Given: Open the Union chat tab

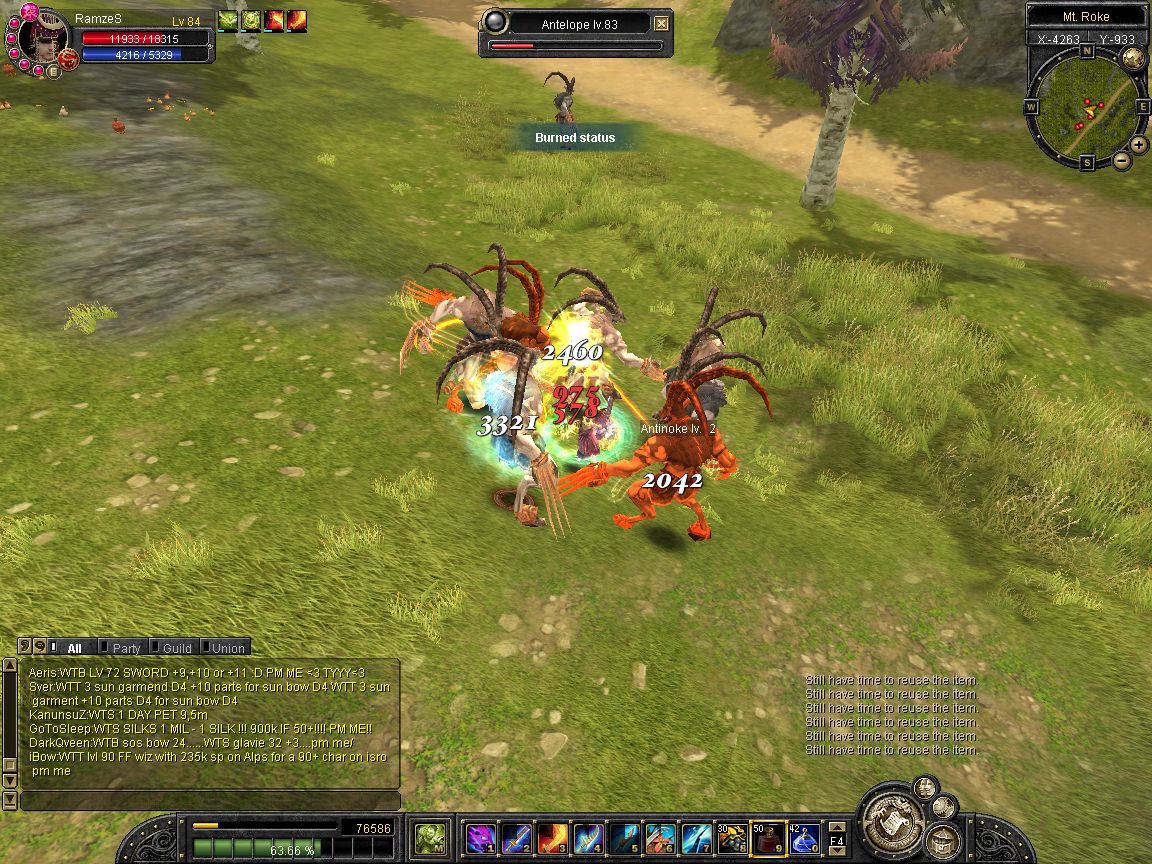Looking at the screenshot, I should point(227,648).
